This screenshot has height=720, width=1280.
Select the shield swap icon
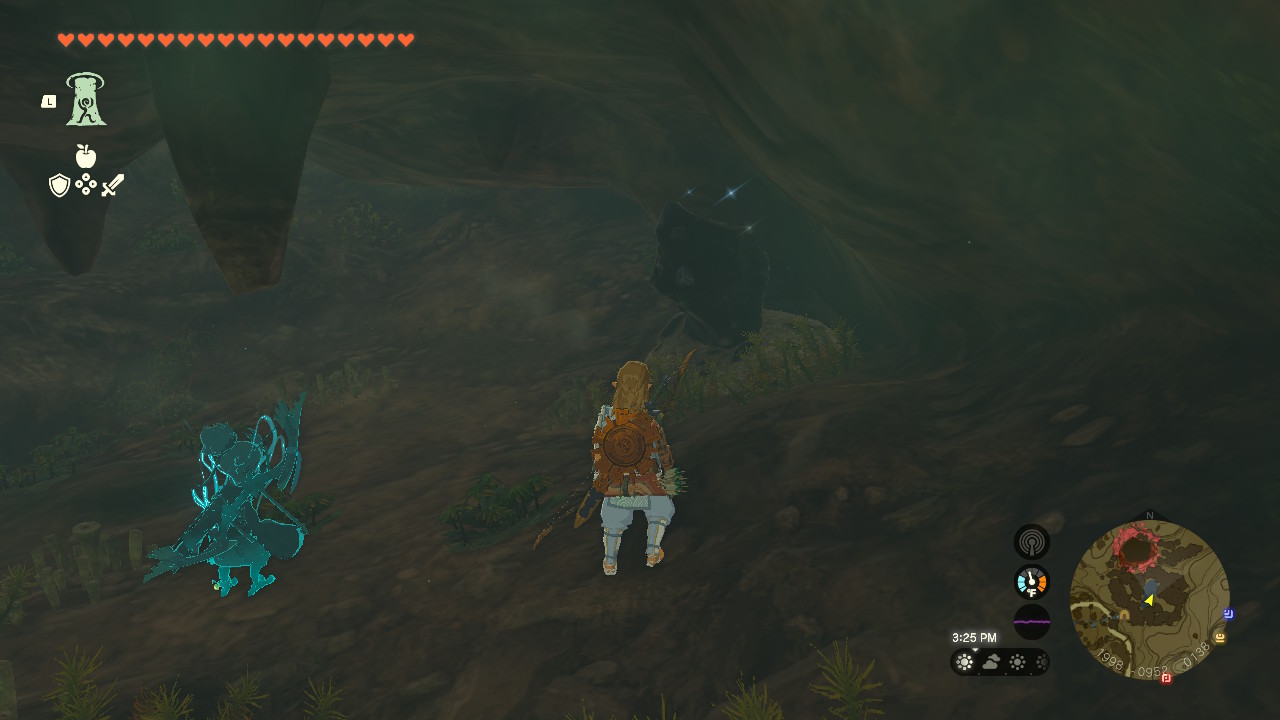[x=60, y=184]
